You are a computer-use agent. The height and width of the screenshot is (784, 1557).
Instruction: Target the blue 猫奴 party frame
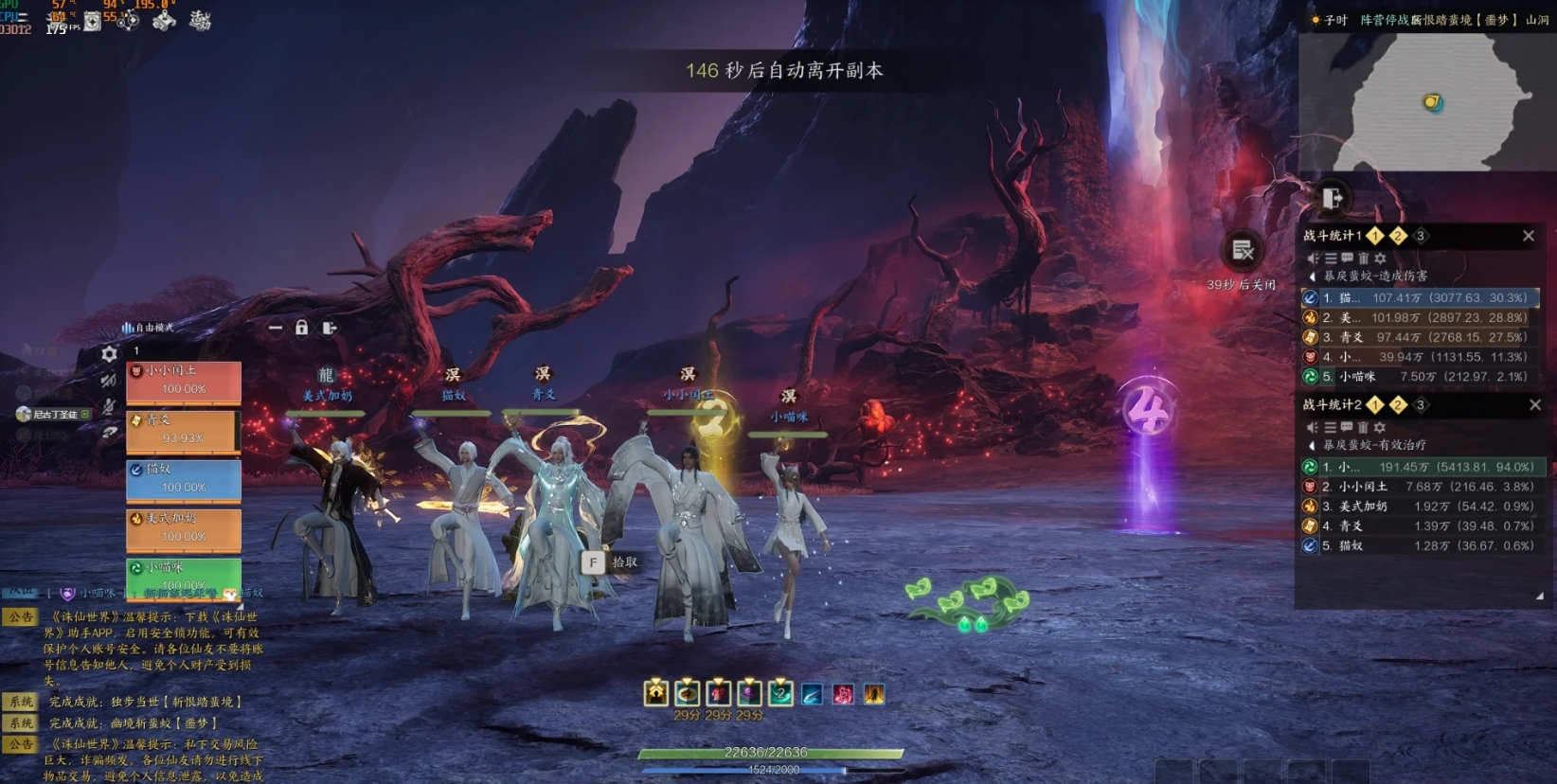[x=183, y=479]
